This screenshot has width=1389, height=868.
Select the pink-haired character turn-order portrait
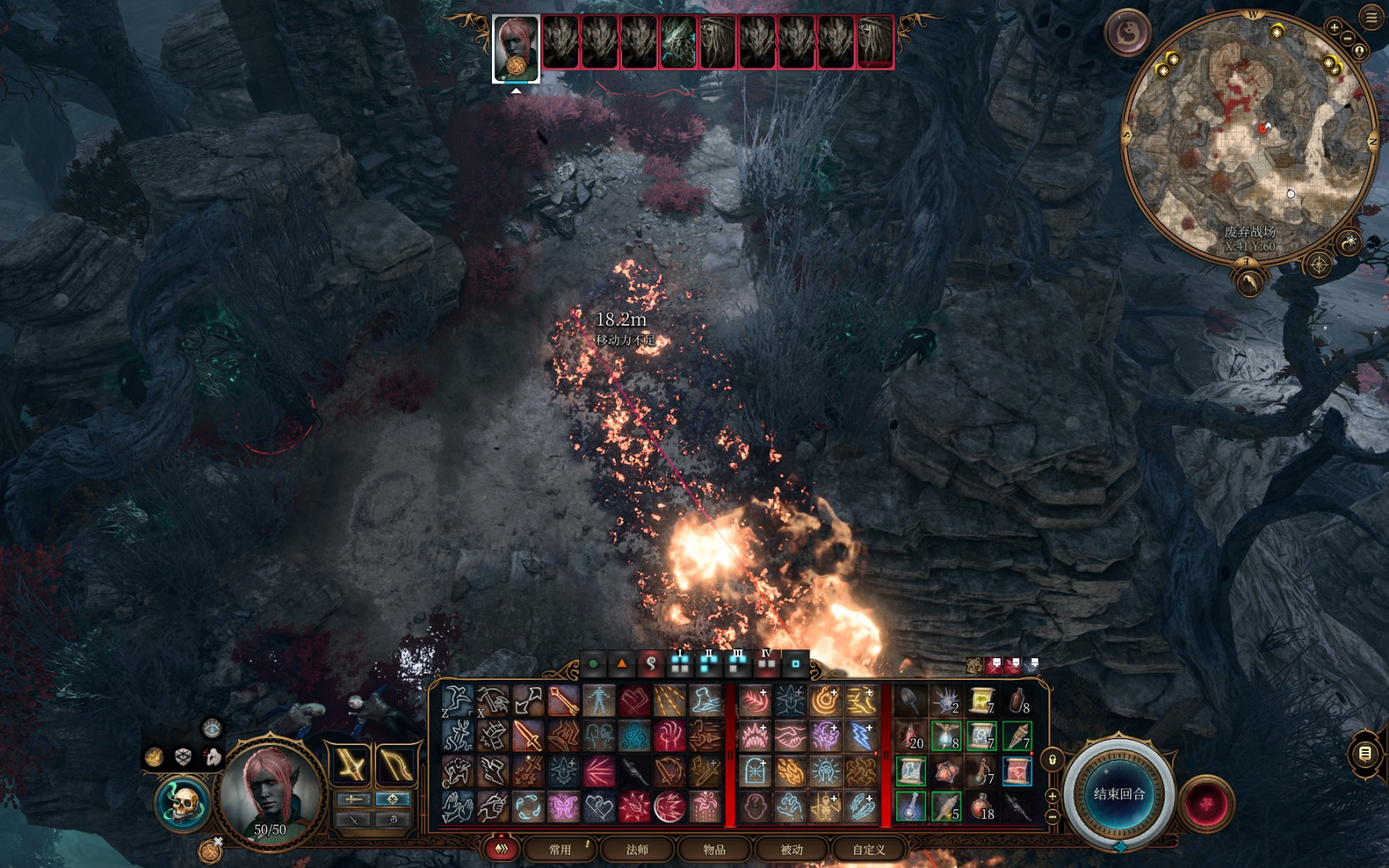[x=515, y=48]
